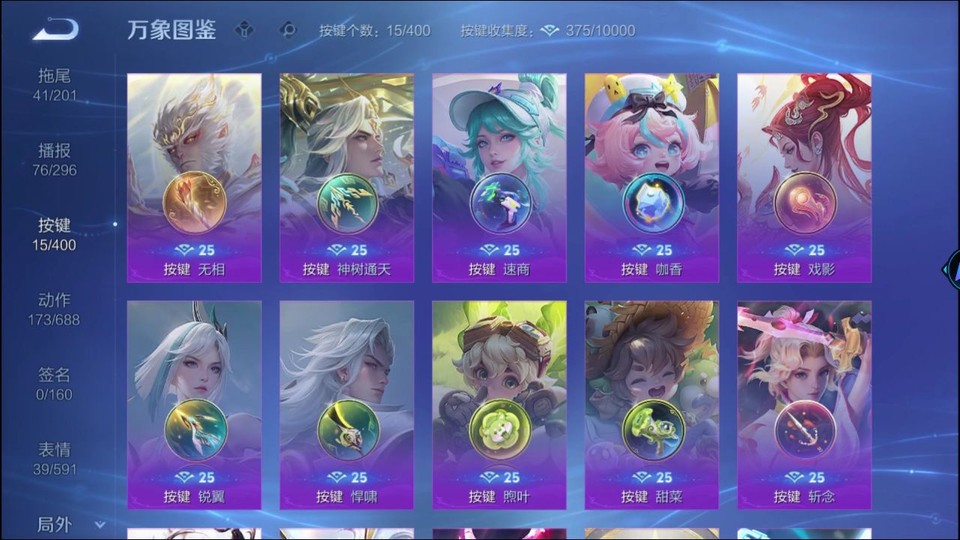Select the 按键 甜菜 card
This screenshot has width=960, height=540.
pyautogui.click(x=652, y=405)
